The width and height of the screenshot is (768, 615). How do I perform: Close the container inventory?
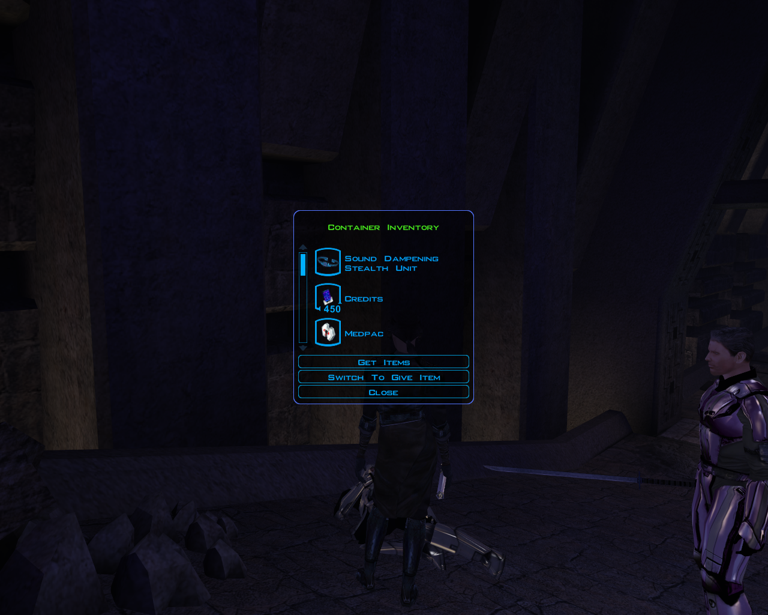[x=383, y=392]
